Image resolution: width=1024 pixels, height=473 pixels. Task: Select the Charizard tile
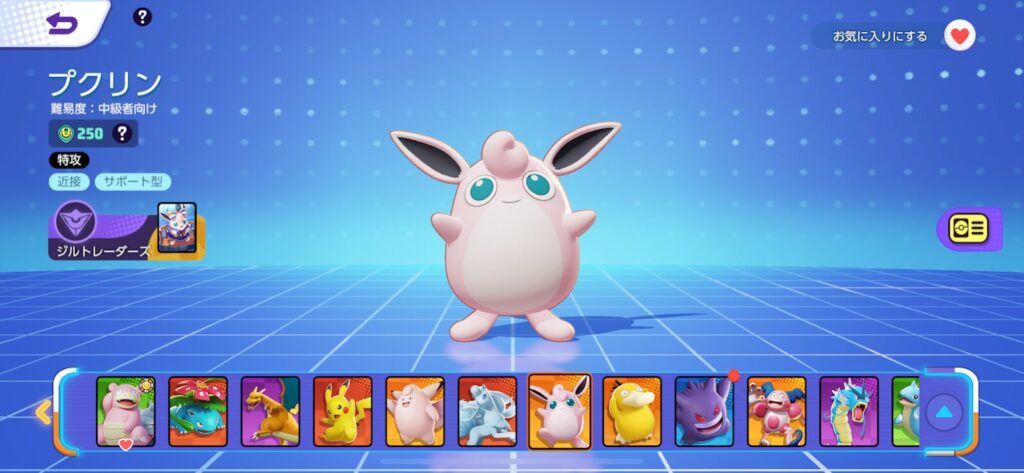270,411
